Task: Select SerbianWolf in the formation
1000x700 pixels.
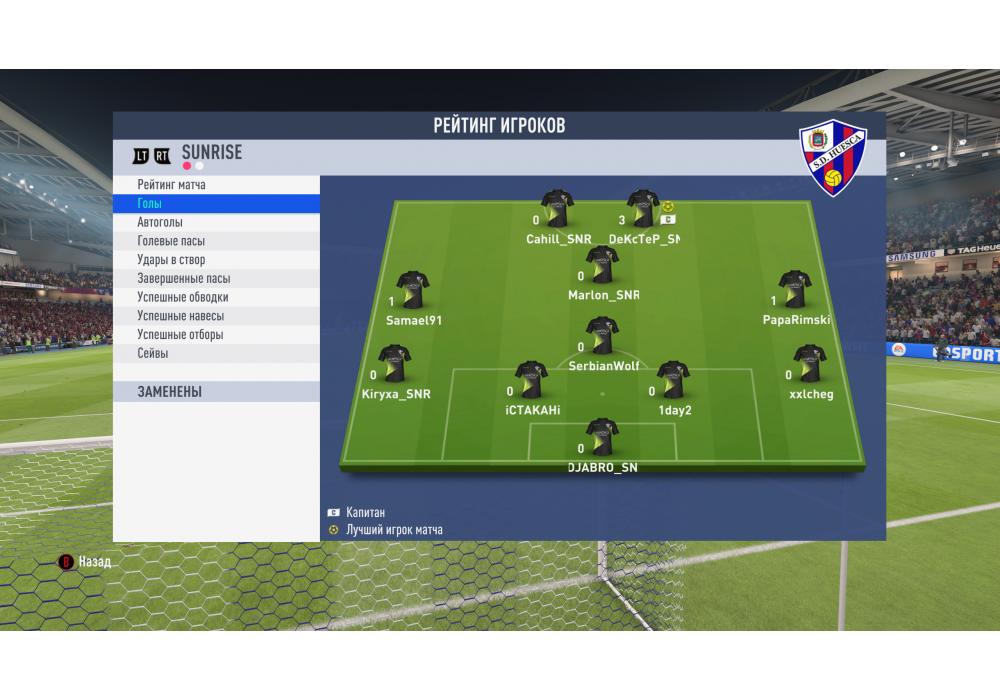Action: (601, 336)
